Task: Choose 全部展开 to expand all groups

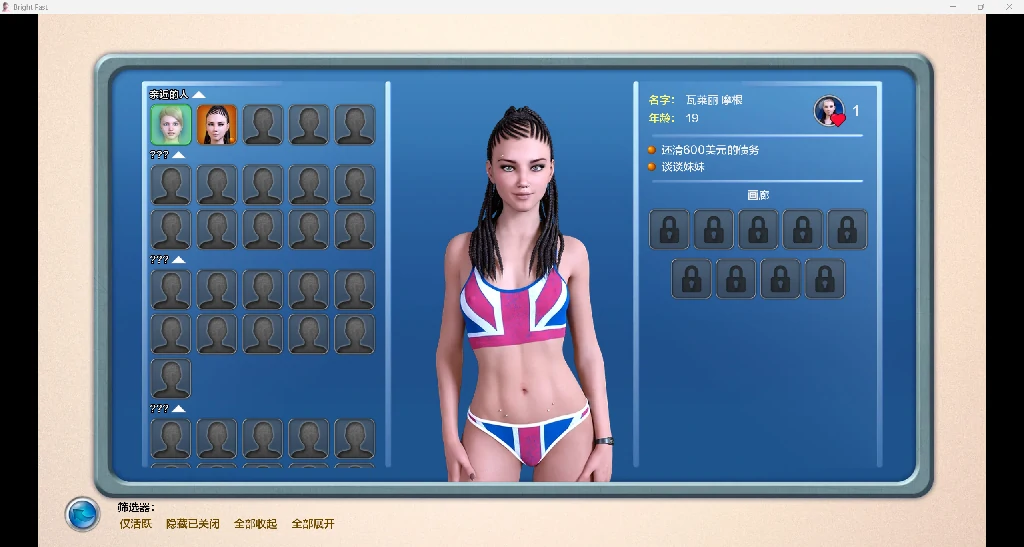Action: coord(313,524)
